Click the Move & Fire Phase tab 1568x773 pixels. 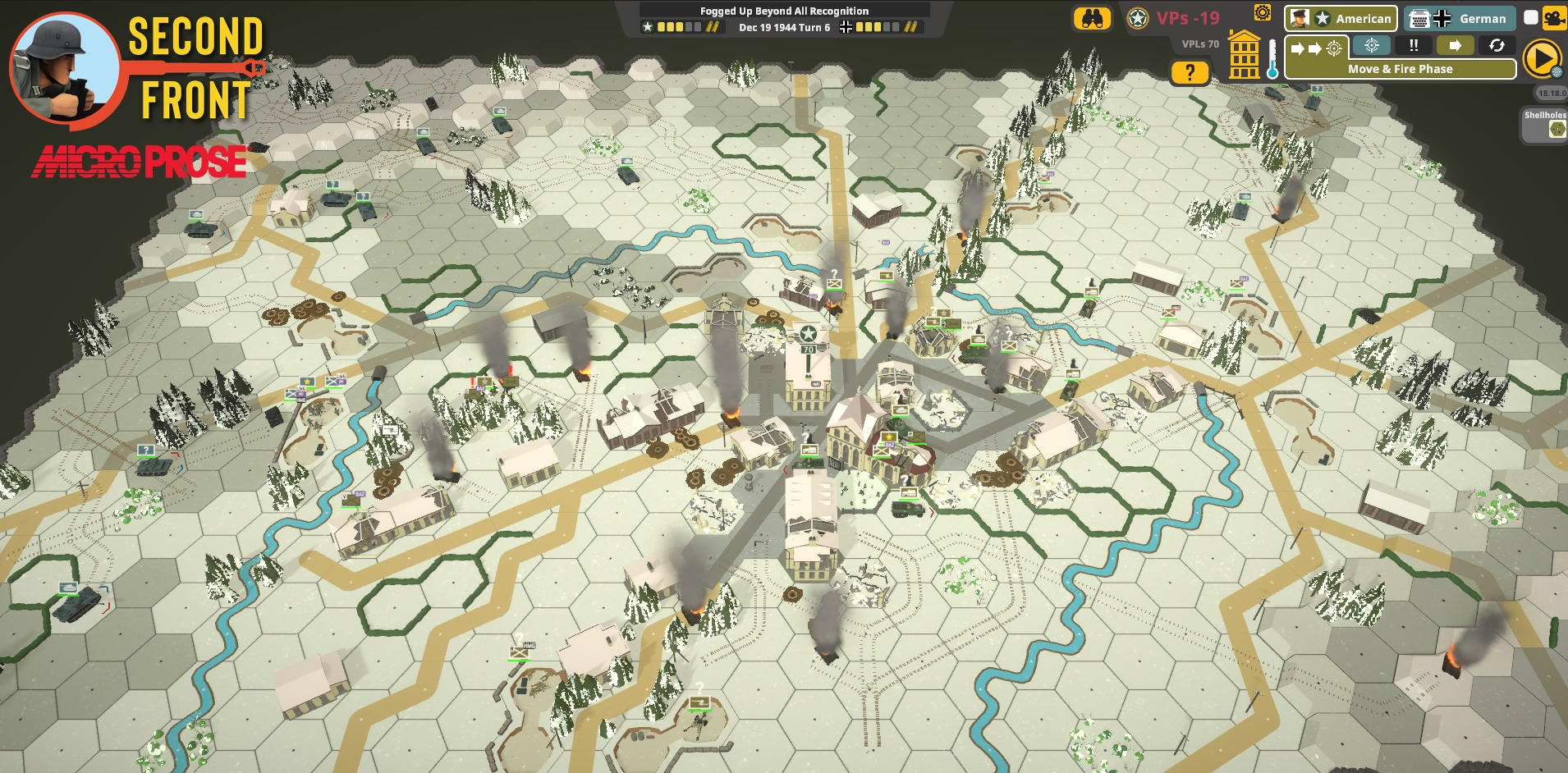tap(1401, 69)
